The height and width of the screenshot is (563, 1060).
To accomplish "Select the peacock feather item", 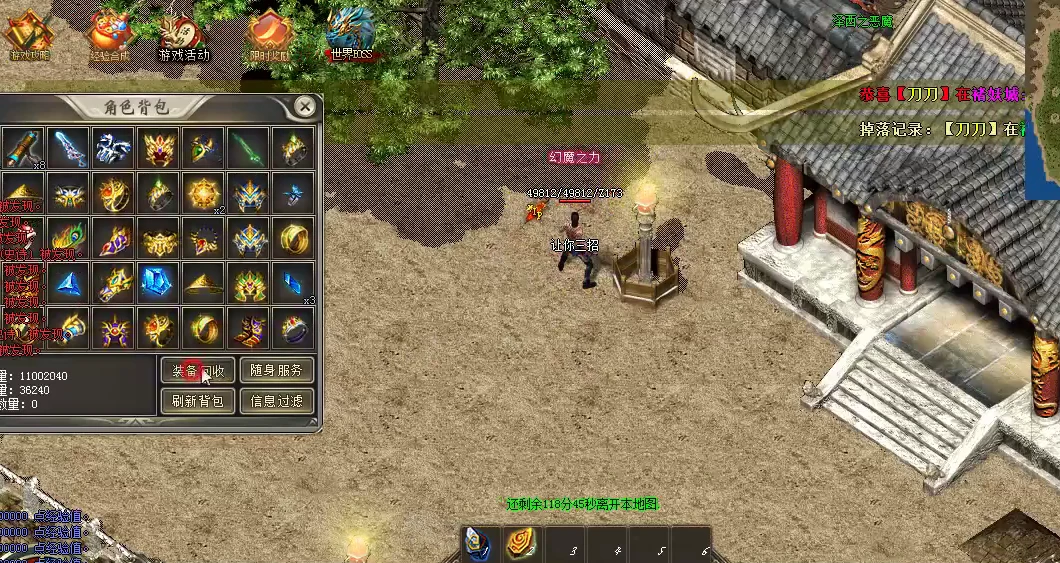I will 68,239.
